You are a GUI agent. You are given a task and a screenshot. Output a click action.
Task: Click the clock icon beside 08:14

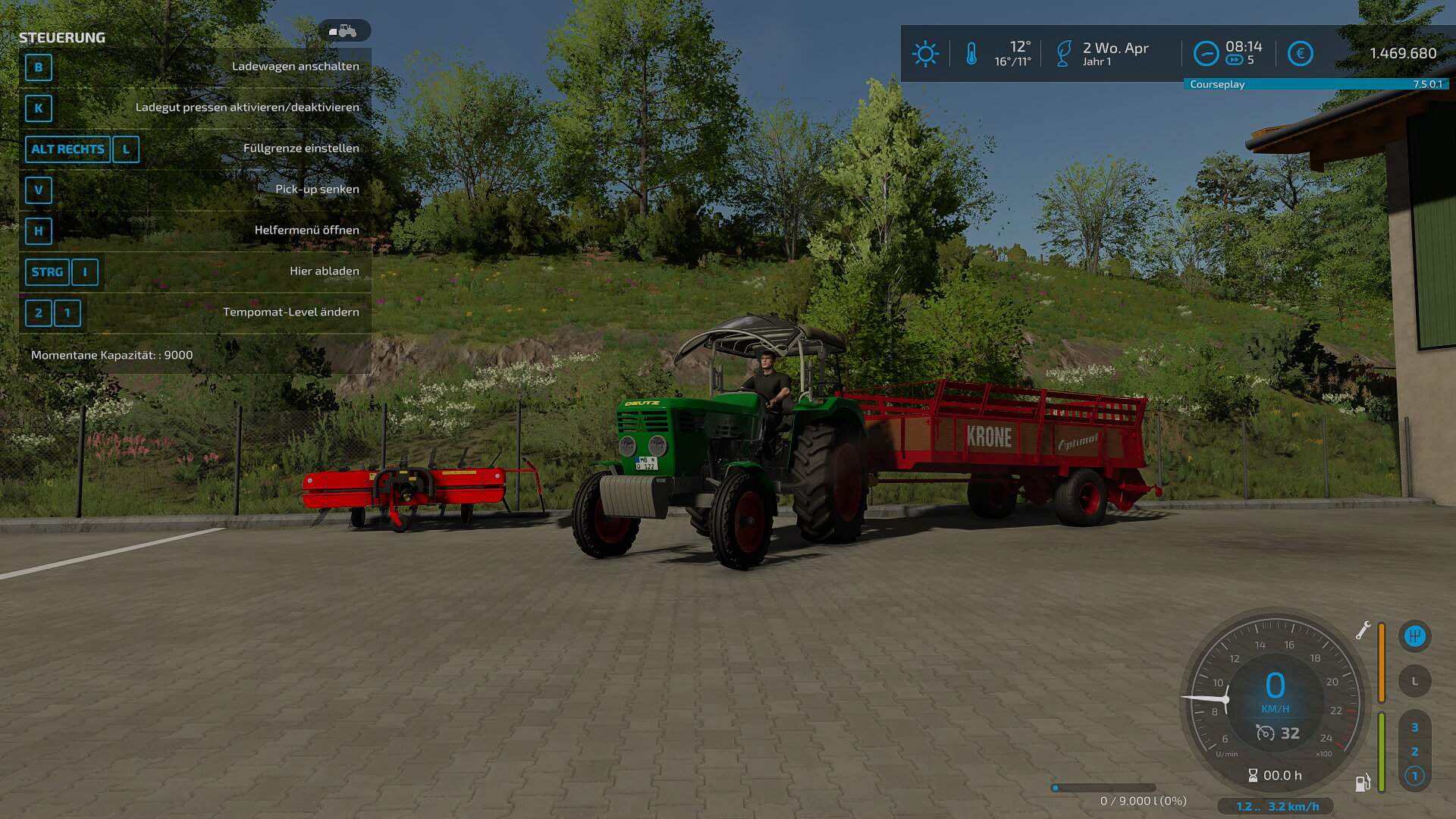(1206, 54)
